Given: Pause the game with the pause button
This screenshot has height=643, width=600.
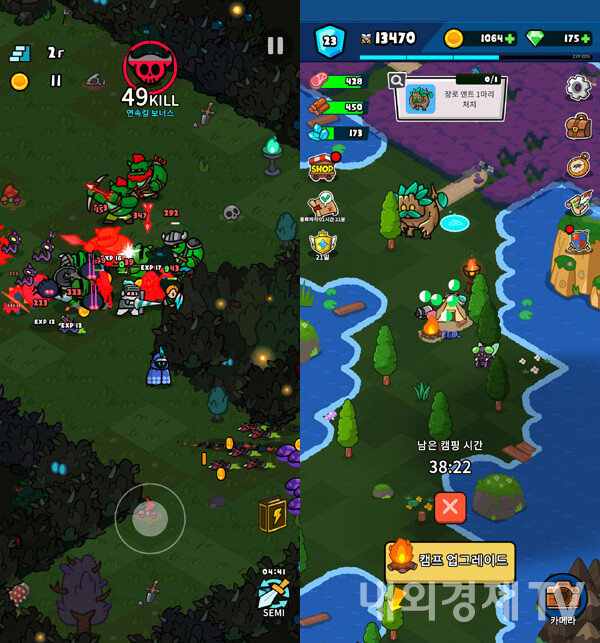Looking at the screenshot, I should [275, 46].
